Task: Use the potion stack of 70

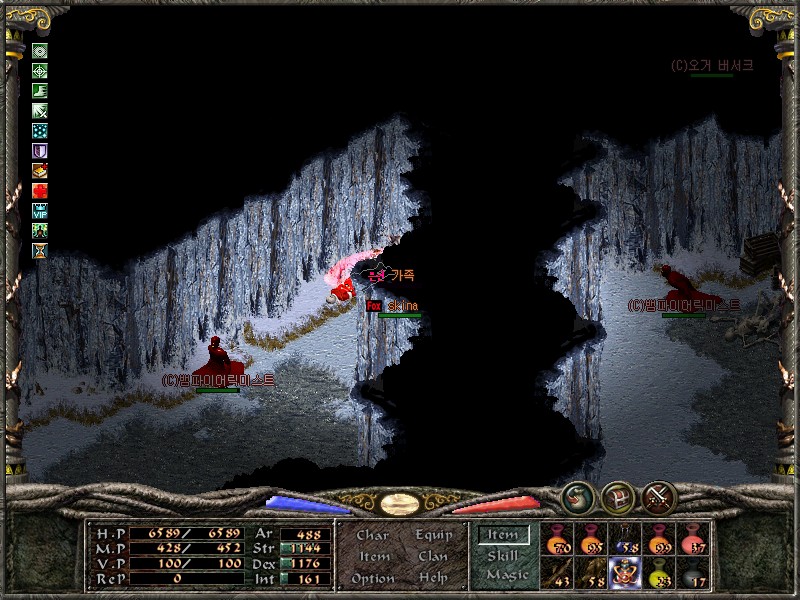Action: (x=557, y=540)
